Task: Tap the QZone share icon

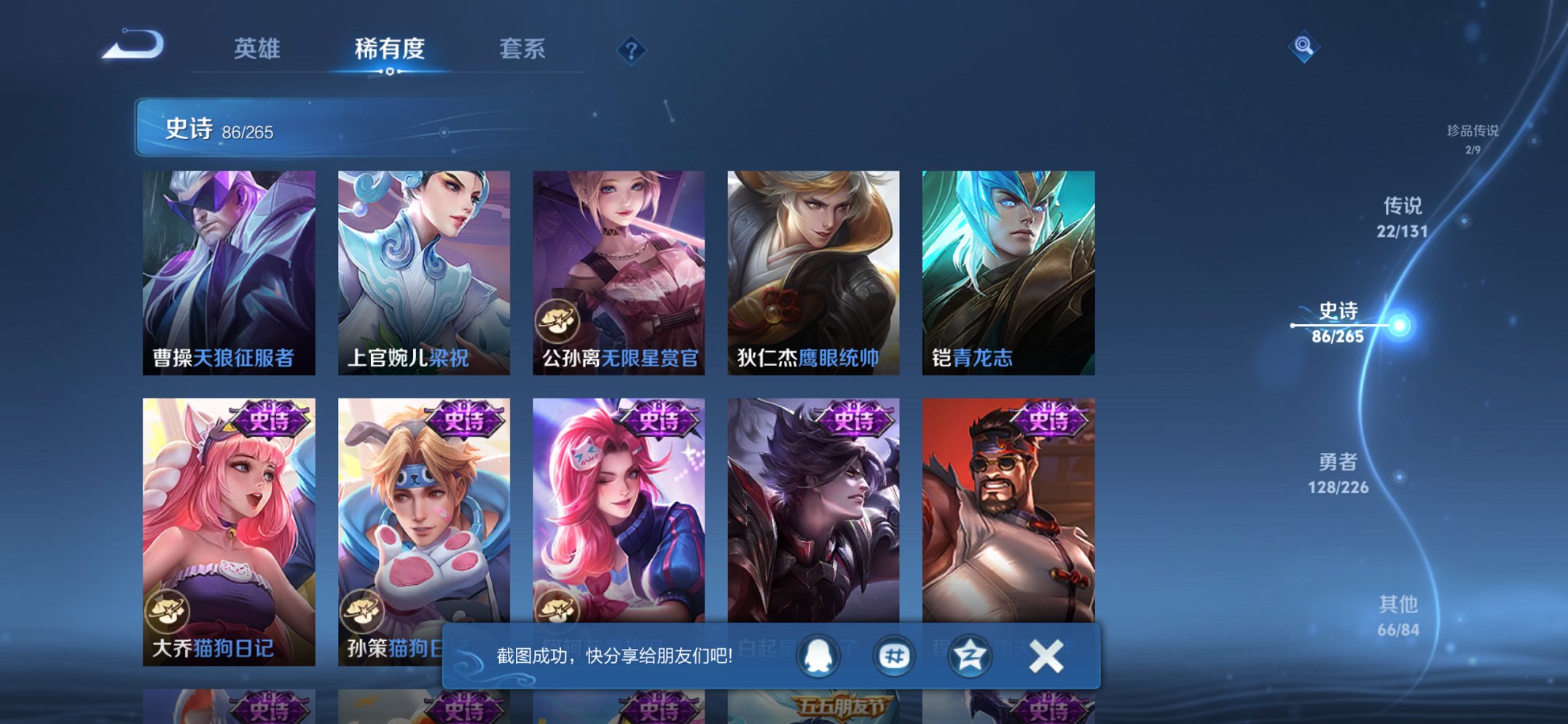Action: 969,655
